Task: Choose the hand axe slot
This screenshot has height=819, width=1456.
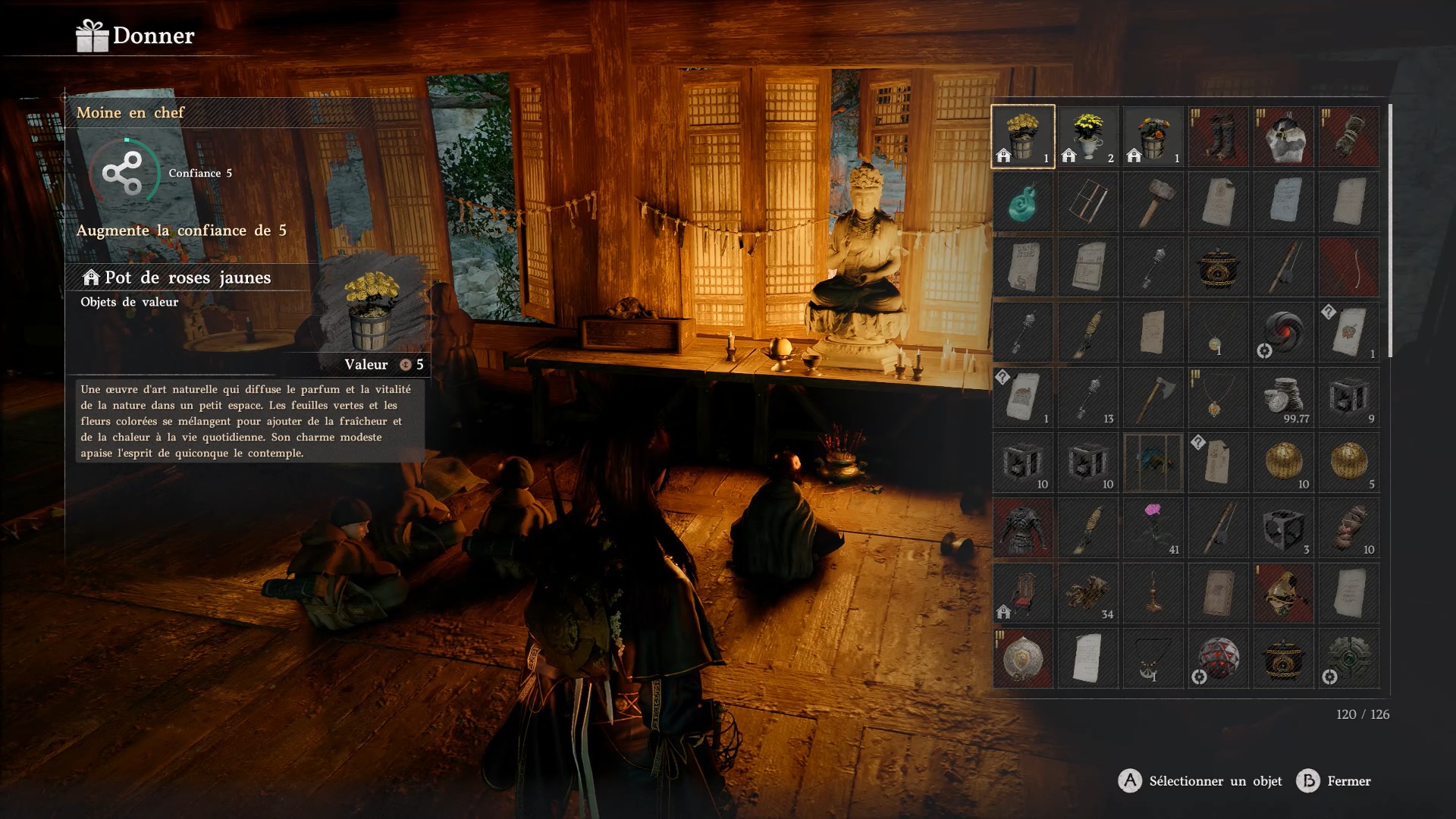Action: 1153,397
